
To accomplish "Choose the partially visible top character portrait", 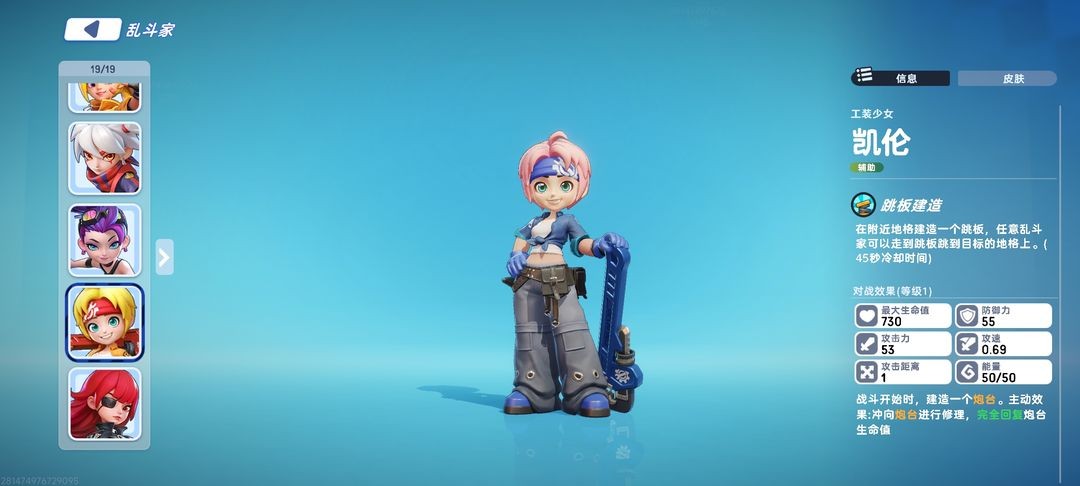I will [105, 97].
